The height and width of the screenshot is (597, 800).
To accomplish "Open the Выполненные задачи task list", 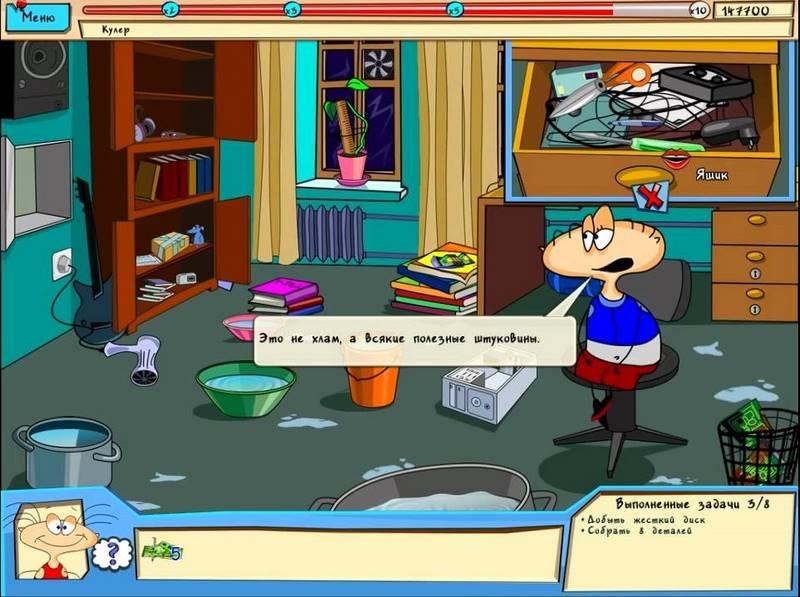I will (x=680, y=501).
